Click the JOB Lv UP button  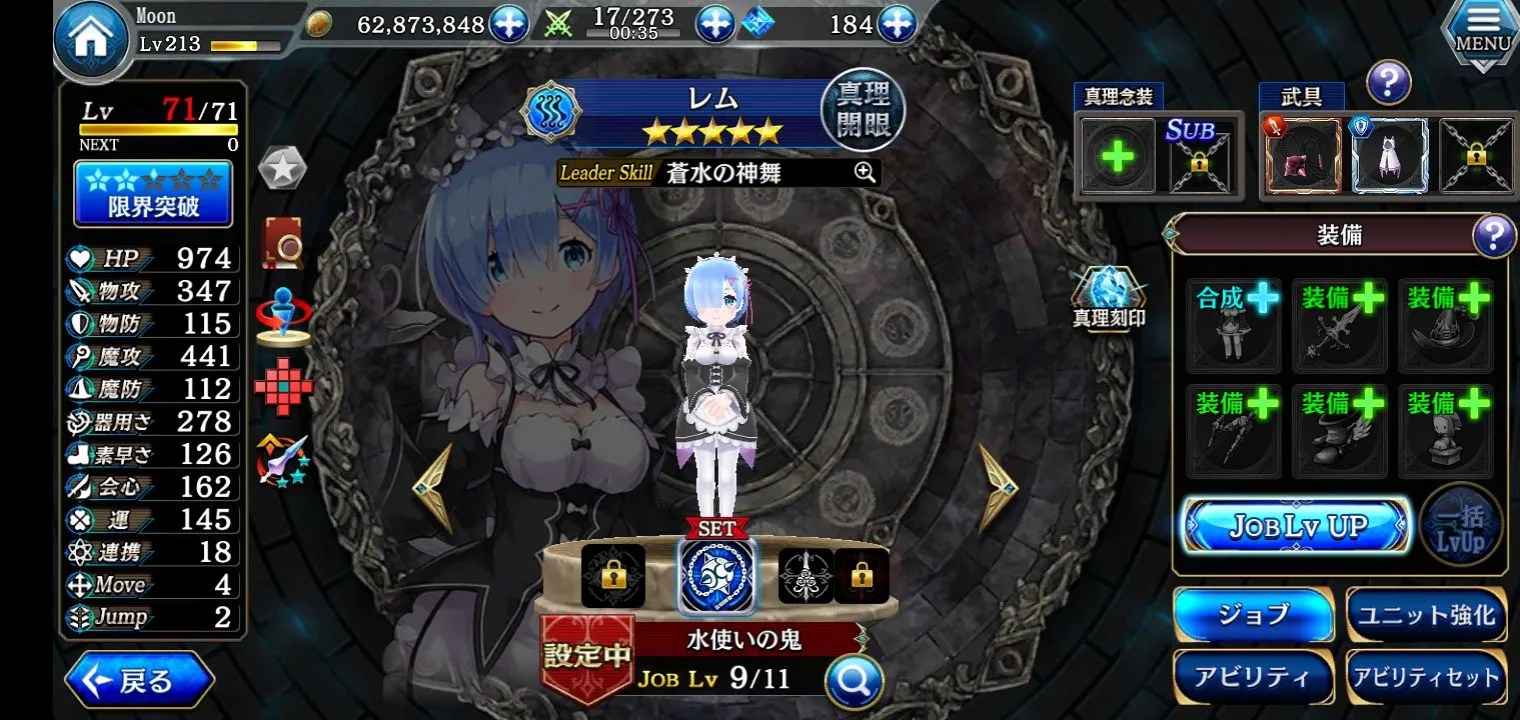click(x=1296, y=526)
